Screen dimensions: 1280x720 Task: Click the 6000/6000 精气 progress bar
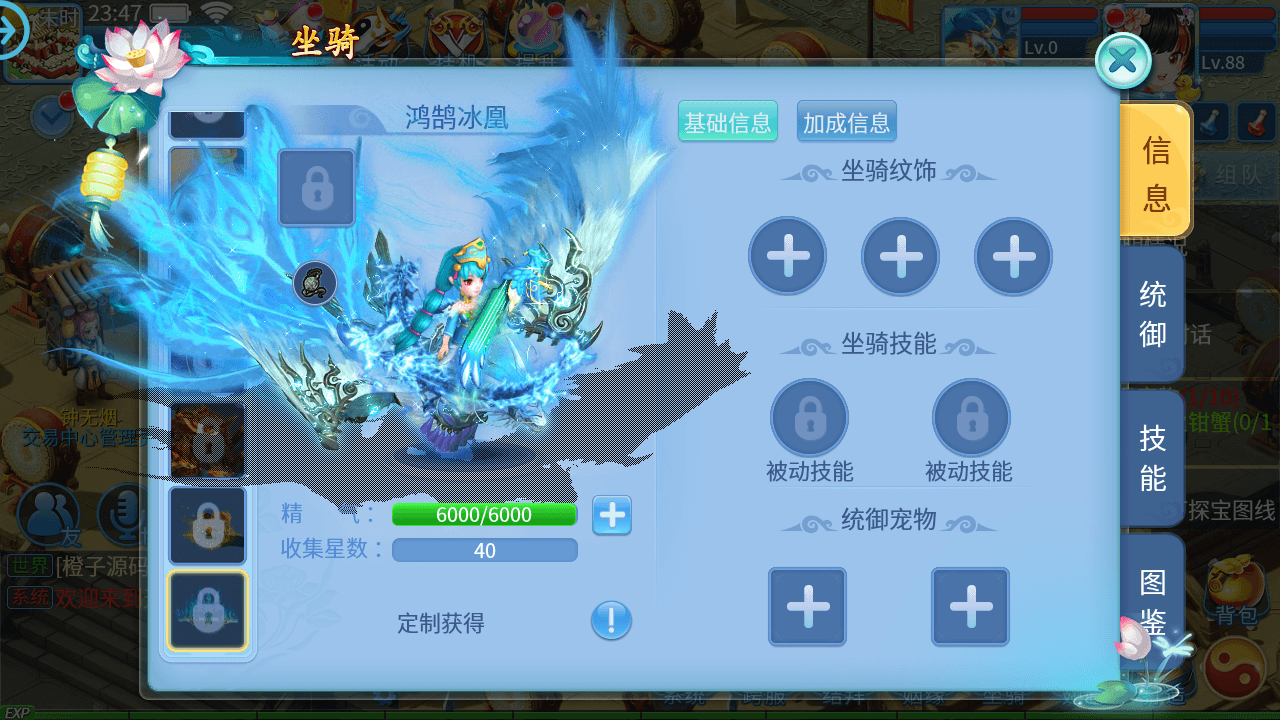tap(484, 515)
